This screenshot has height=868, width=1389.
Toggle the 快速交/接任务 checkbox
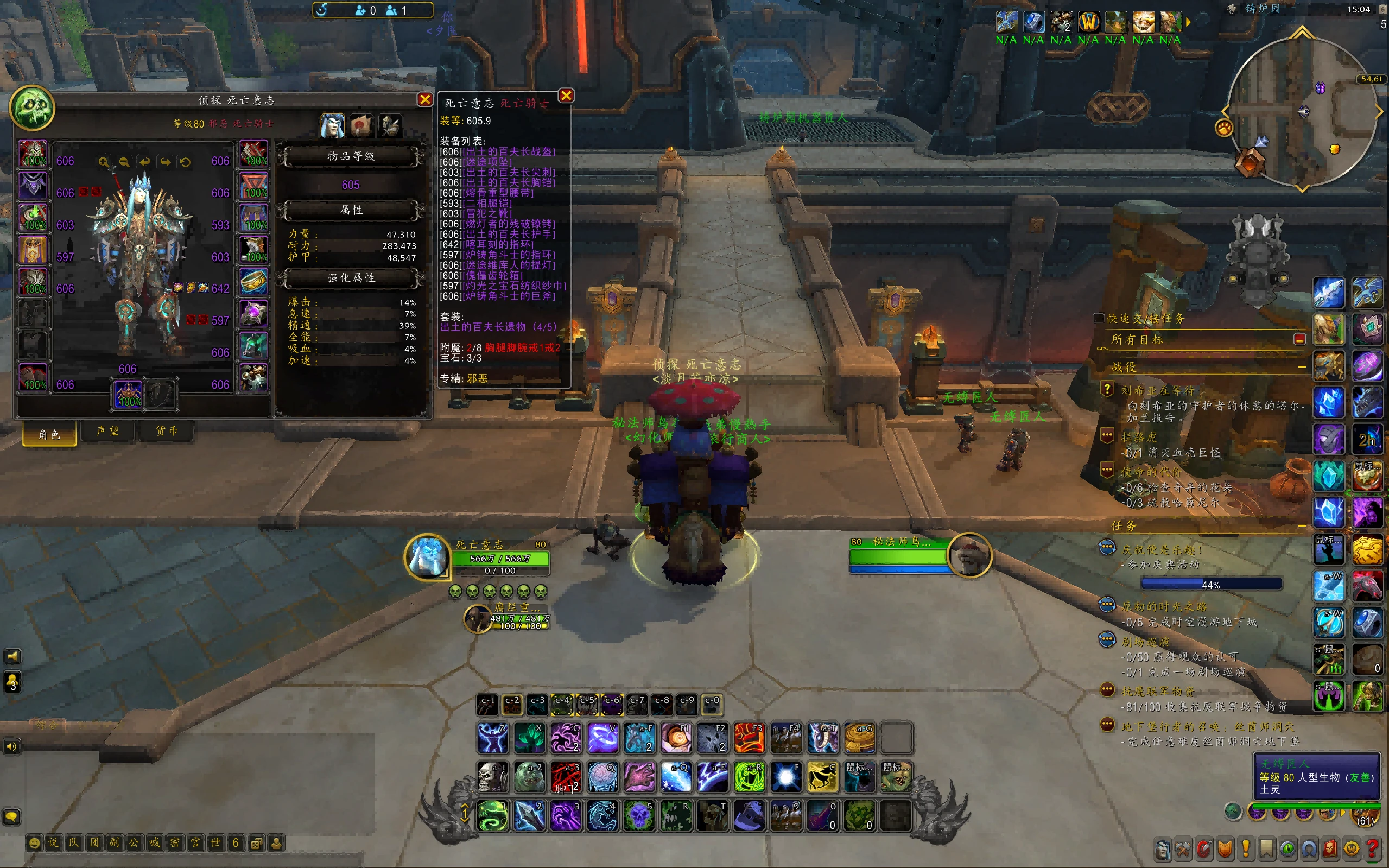click(1099, 318)
